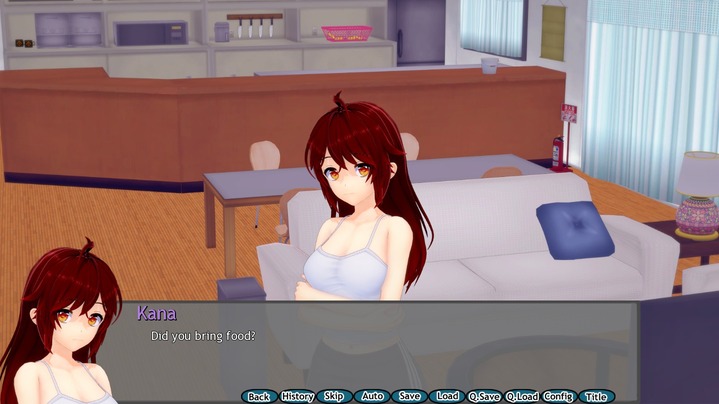Return to the Title screen

[596, 396]
